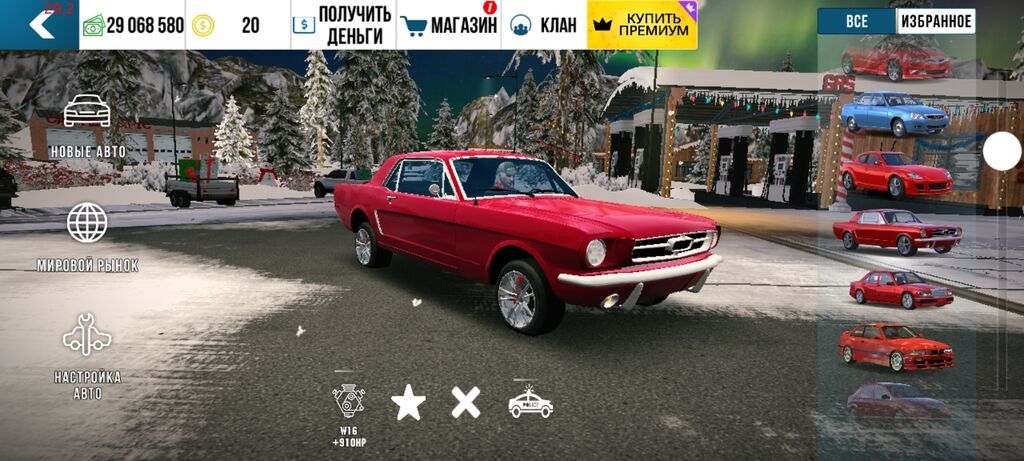
Task: Open the Новые авто dealership
Action: [x=87, y=125]
